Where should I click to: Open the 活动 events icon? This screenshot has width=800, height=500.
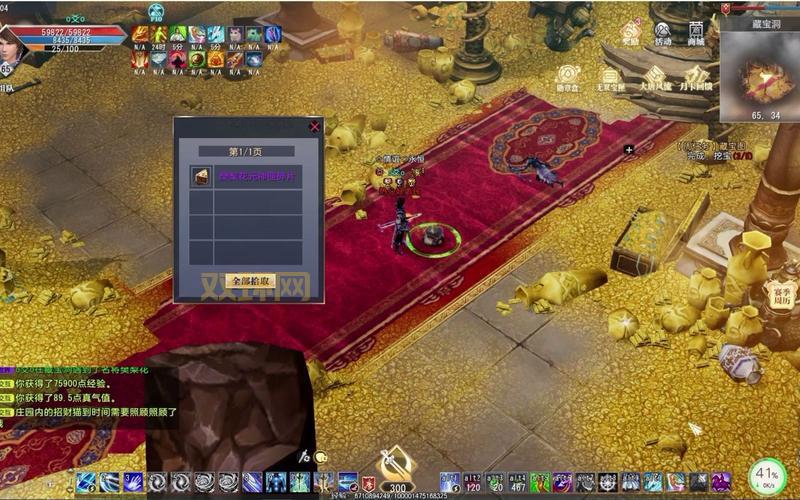(663, 31)
